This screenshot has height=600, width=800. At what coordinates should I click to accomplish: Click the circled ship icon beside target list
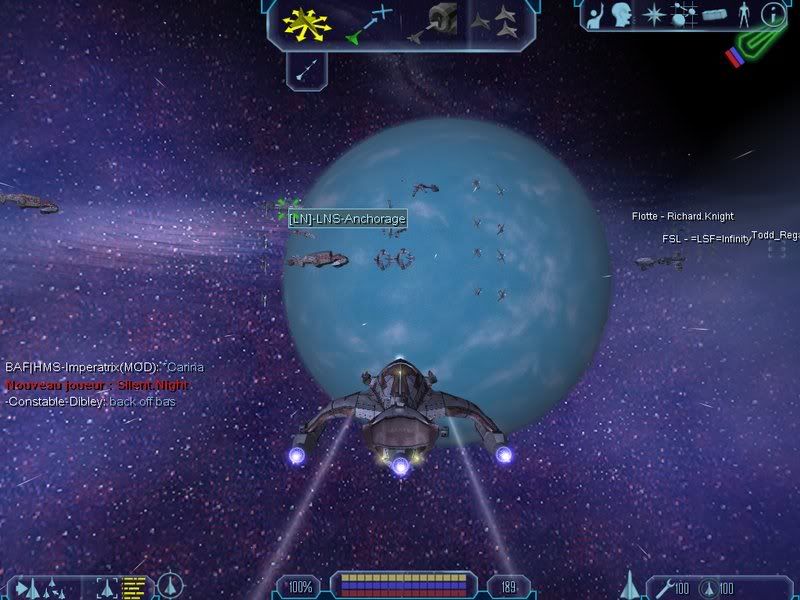[171, 585]
